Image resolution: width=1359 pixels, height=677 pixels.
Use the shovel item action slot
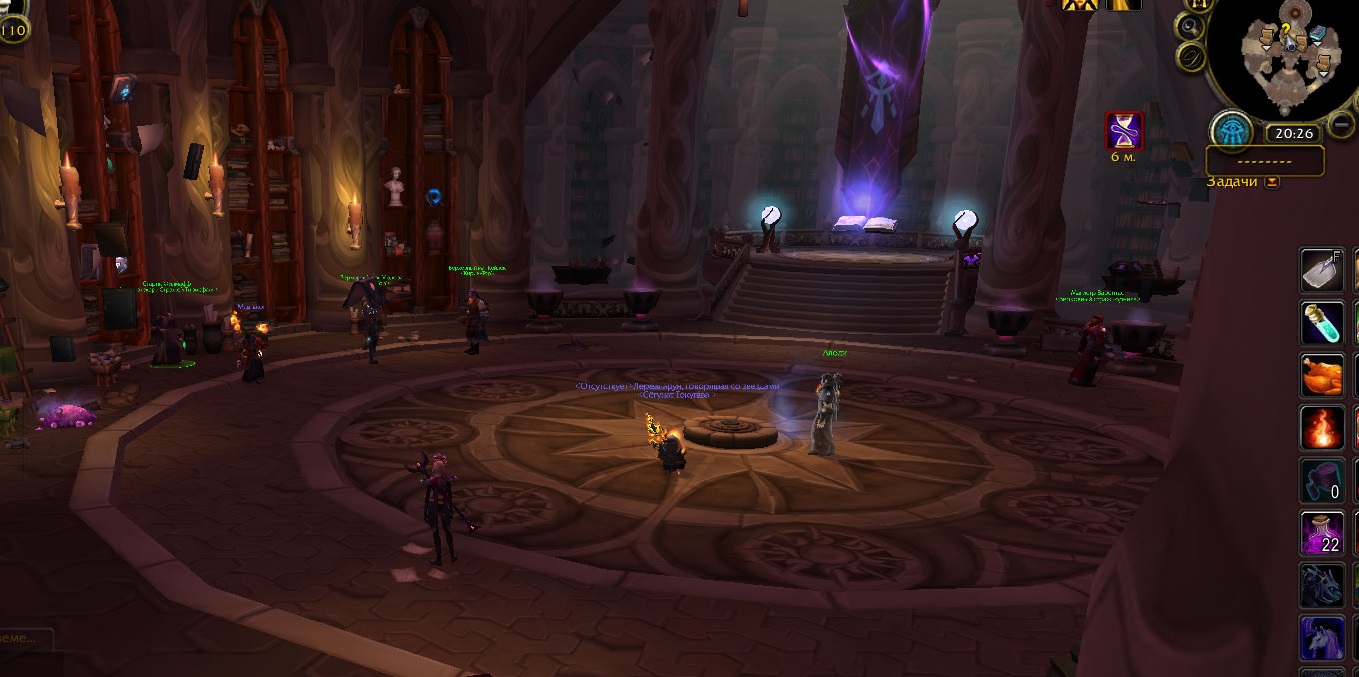click(x=1322, y=270)
